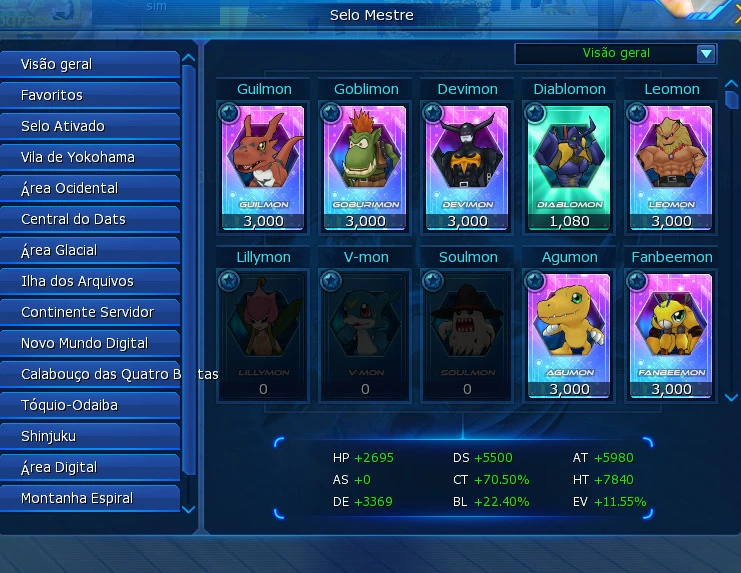741x573 pixels.
Task: Switch to Área Glacial seals
Action: click(x=90, y=250)
